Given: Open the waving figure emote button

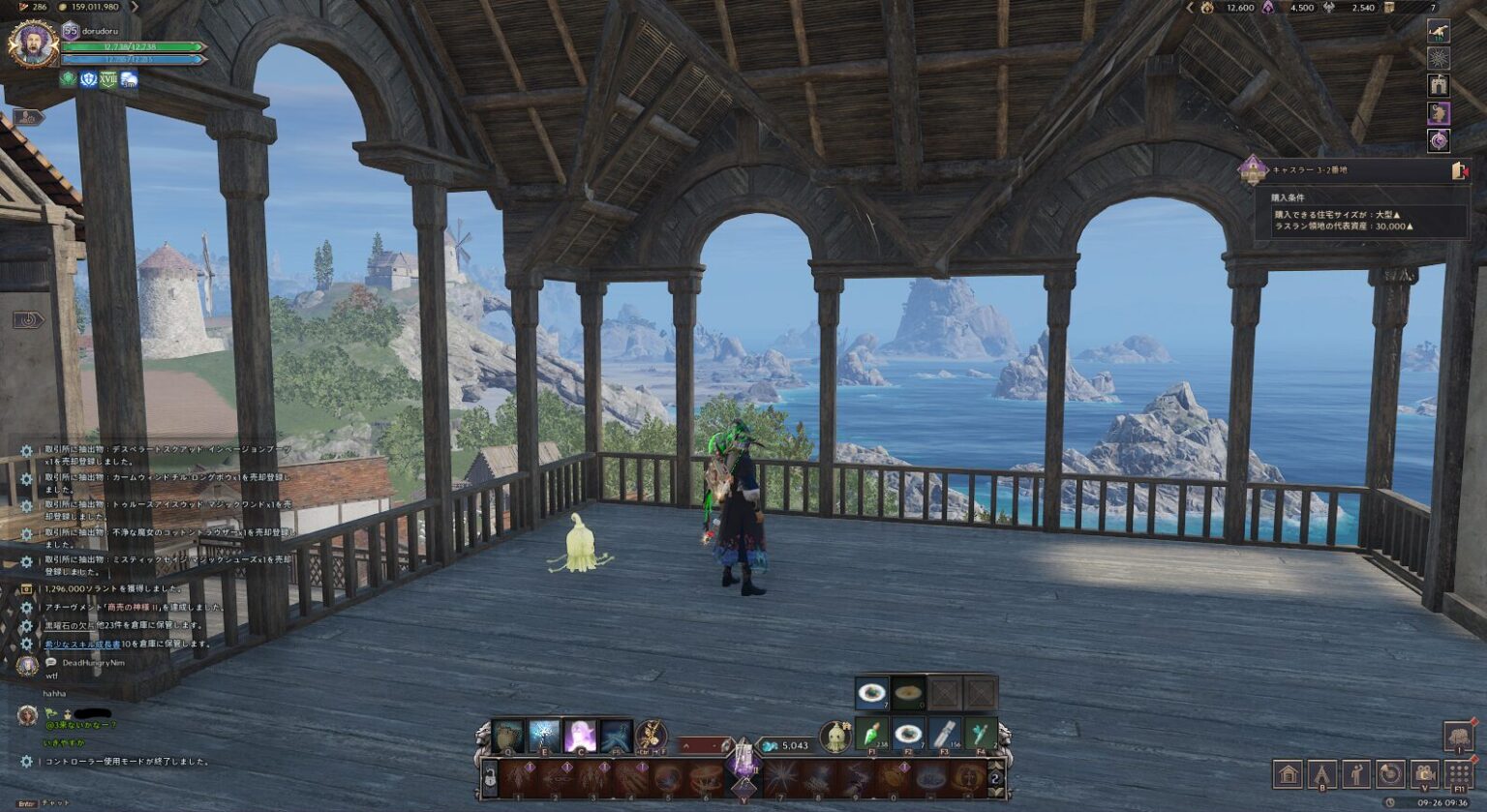Looking at the screenshot, I should pyautogui.click(x=1355, y=774).
